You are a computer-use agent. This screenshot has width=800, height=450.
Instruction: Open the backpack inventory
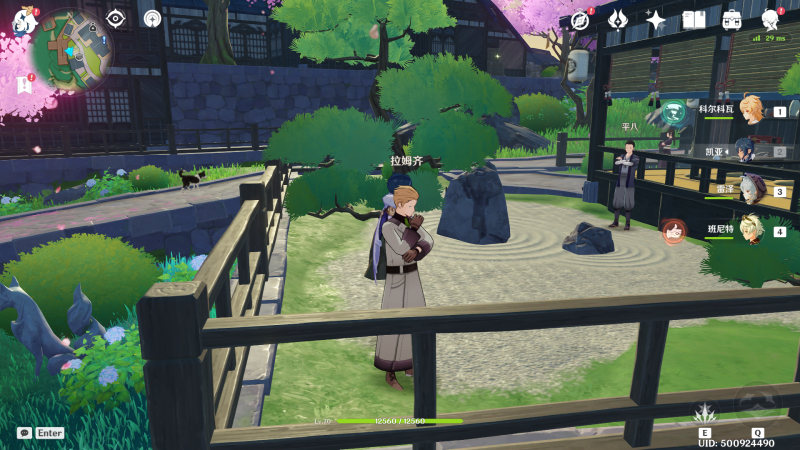(x=732, y=20)
